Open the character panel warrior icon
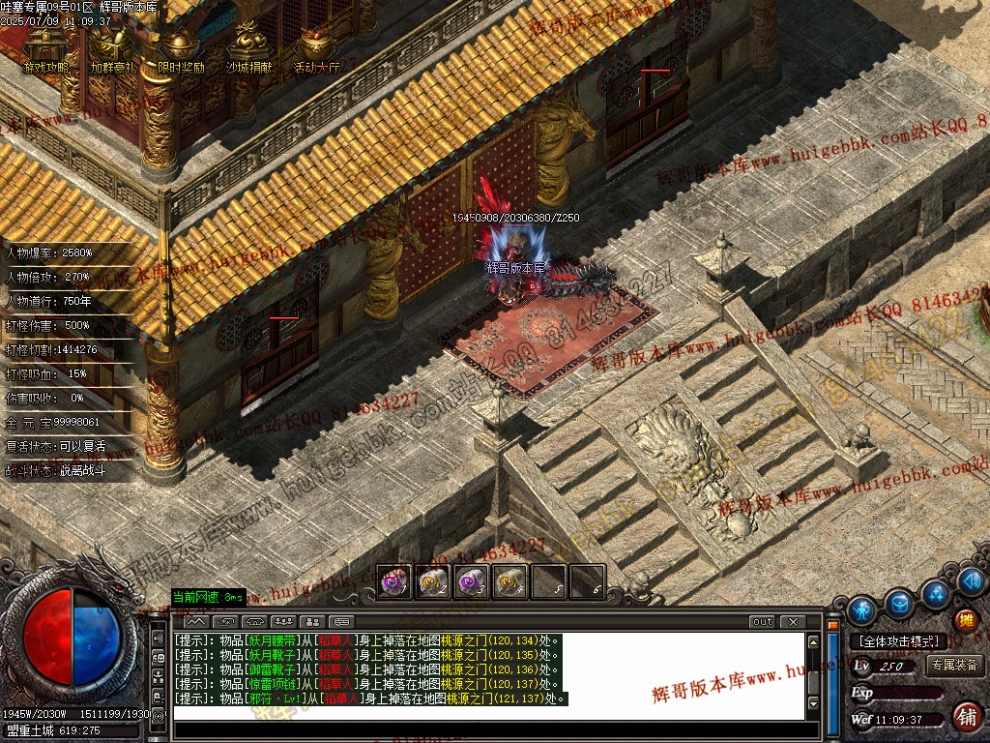Screen dimensions: 990x743 coord(862,608)
